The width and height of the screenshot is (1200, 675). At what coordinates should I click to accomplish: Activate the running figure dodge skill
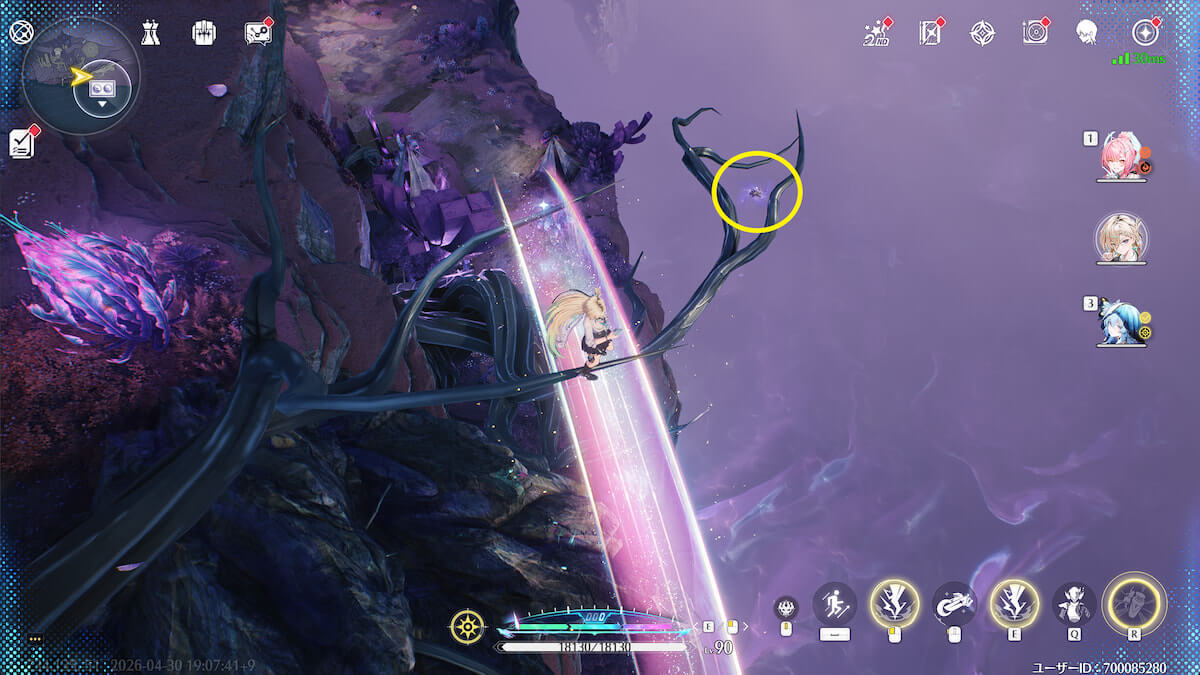pyautogui.click(x=834, y=604)
